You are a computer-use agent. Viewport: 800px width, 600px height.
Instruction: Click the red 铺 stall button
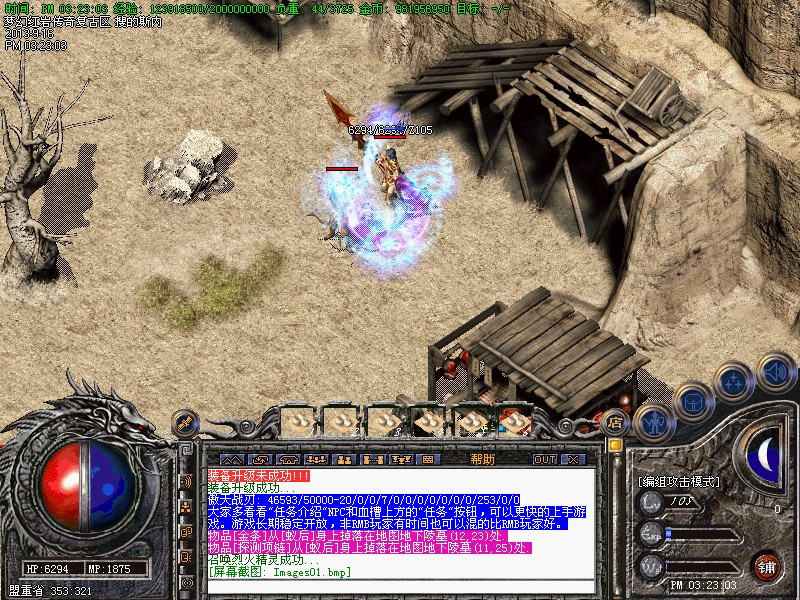coord(766,565)
